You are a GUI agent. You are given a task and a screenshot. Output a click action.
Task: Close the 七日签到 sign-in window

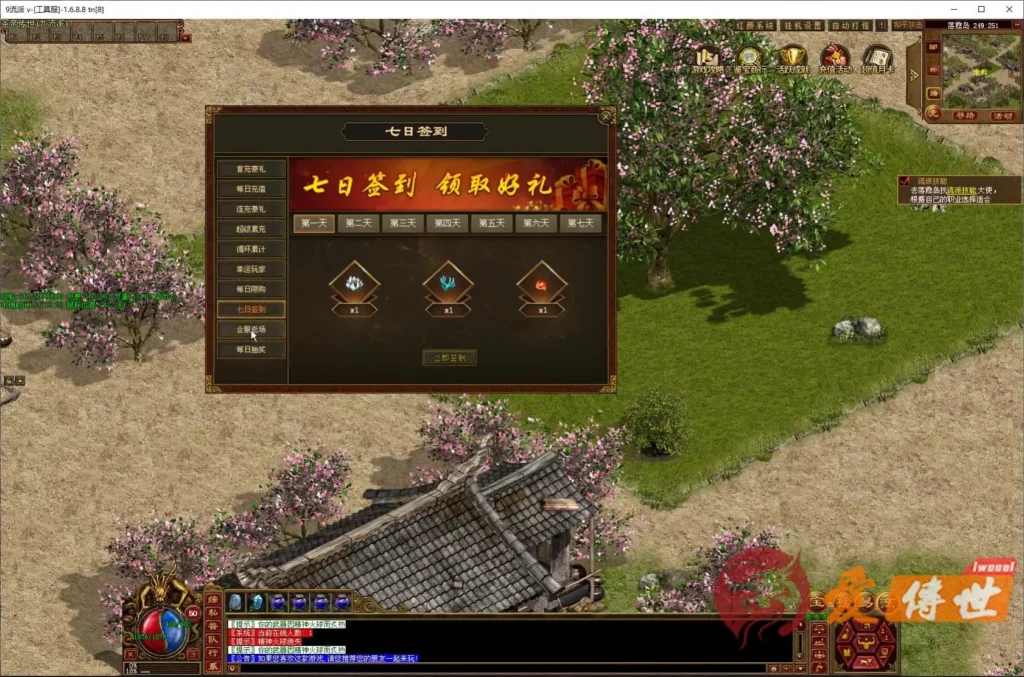[604, 118]
